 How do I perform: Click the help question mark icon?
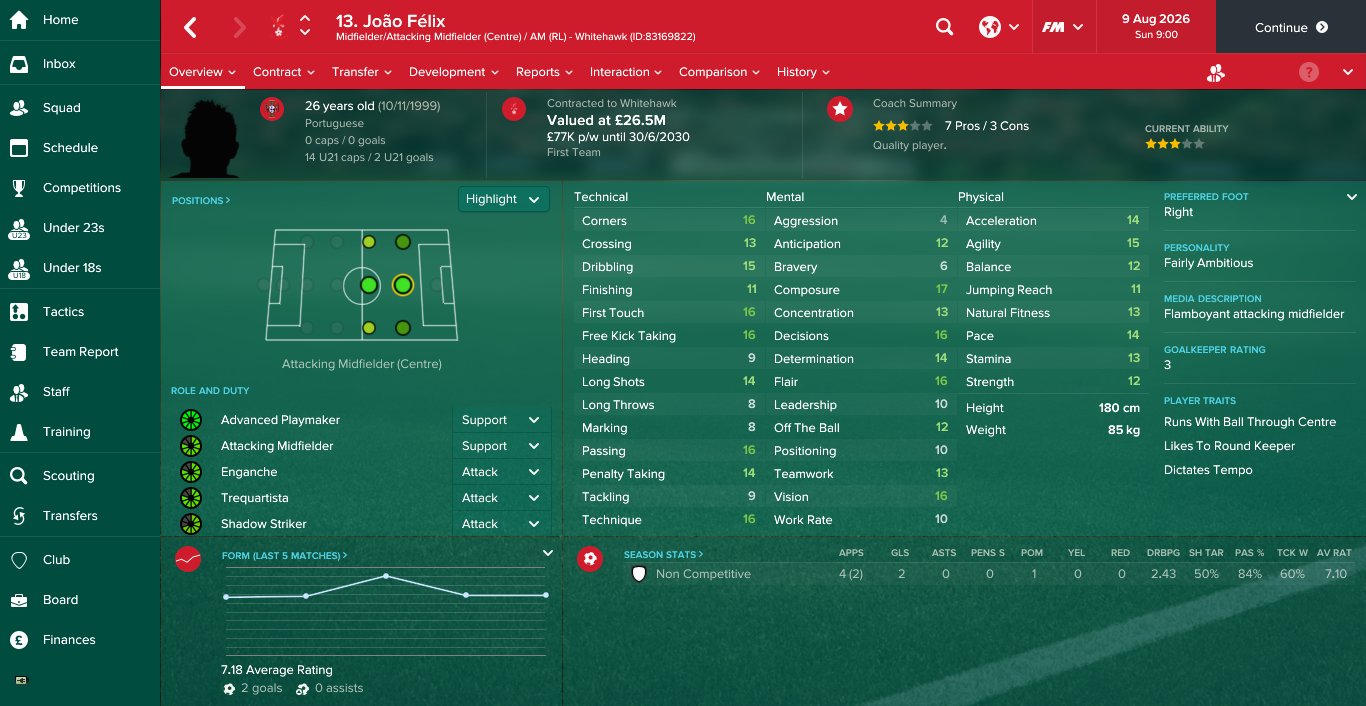pyautogui.click(x=1308, y=72)
